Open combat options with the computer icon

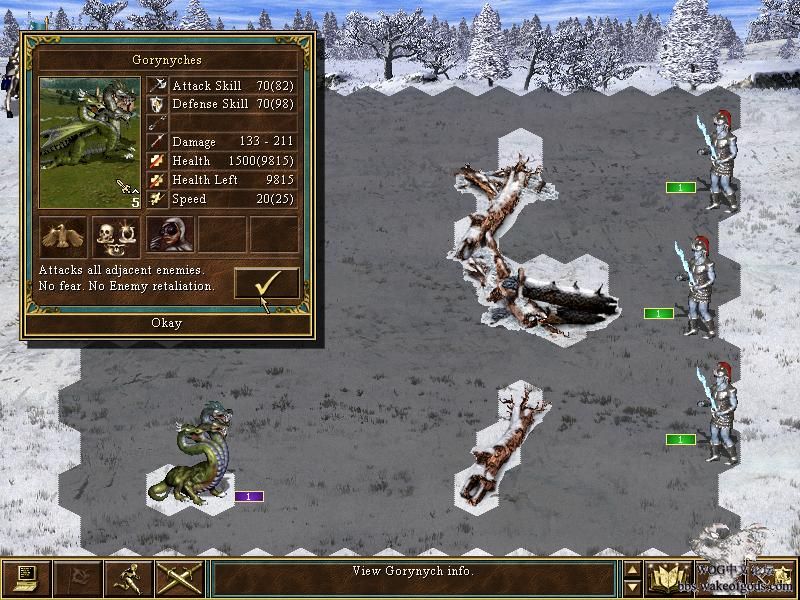[x=26, y=578]
